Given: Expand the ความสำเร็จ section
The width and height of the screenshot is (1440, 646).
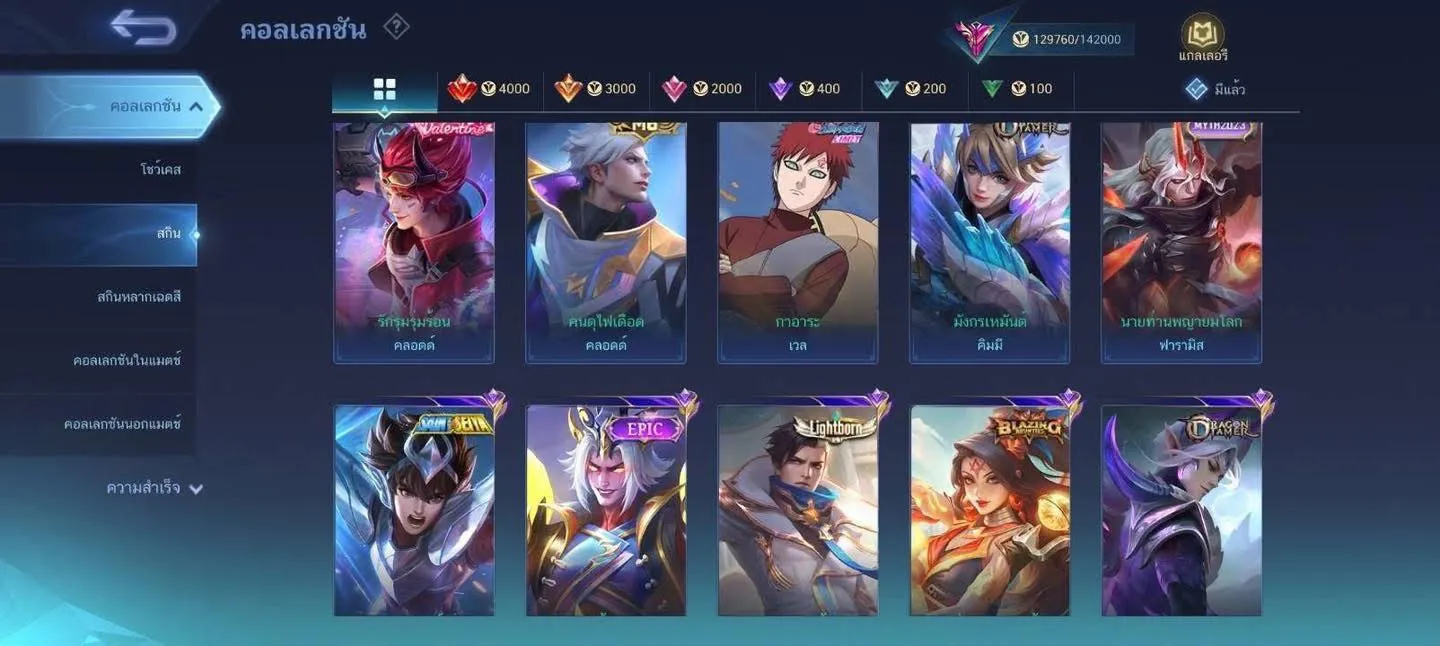Looking at the screenshot, I should (154, 488).
